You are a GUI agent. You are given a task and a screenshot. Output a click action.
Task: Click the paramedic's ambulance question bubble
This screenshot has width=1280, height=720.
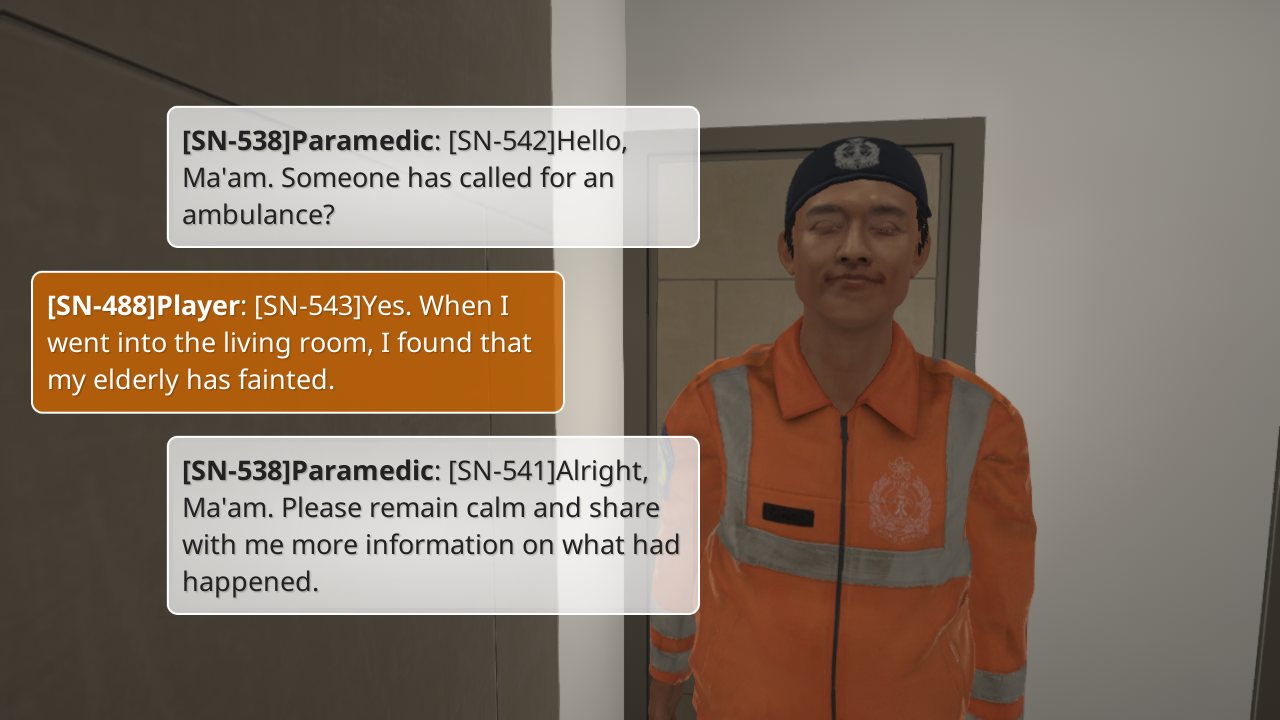point(432,177)
